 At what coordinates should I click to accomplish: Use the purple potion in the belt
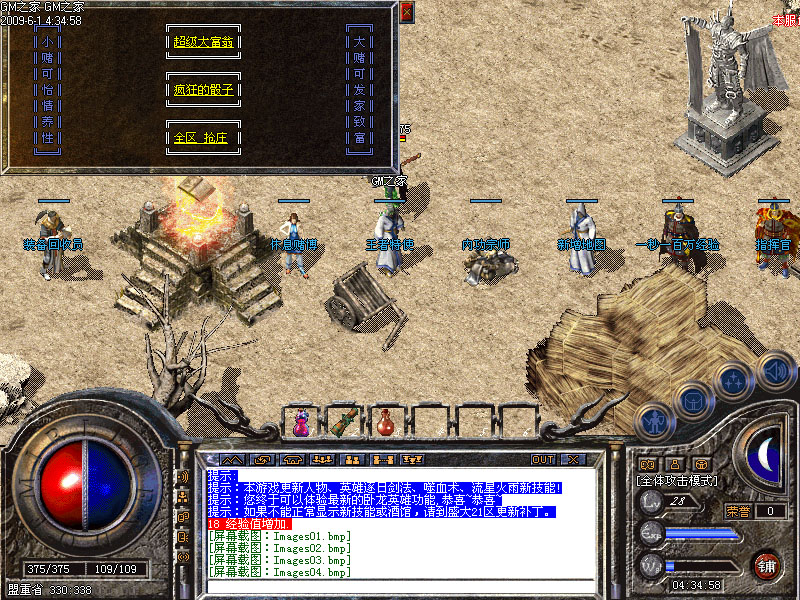click(x=300, y=423)
